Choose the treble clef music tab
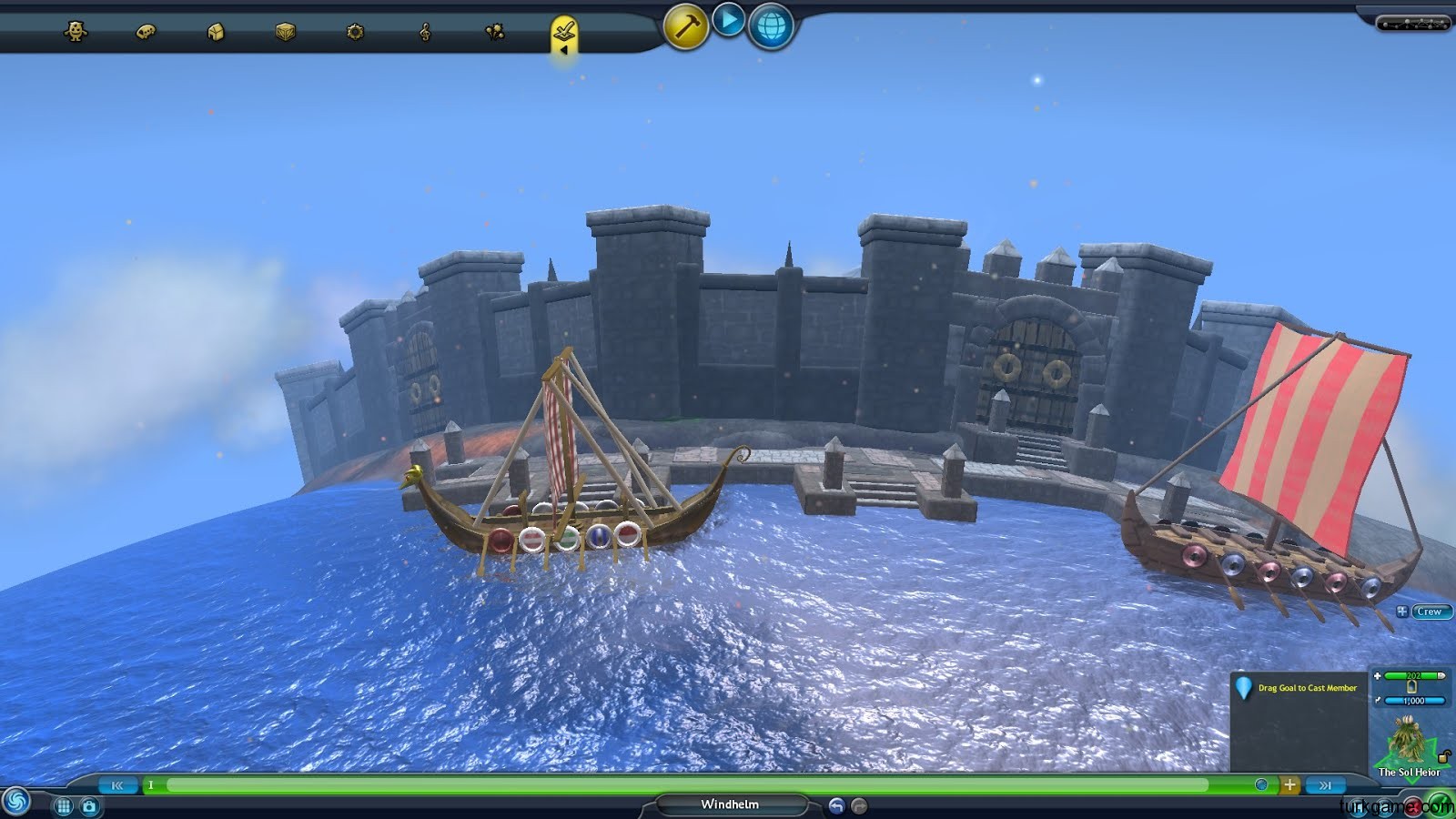The height and width of the screenshot is (819, 1456). pyautogui.click(x=425, y=32)
